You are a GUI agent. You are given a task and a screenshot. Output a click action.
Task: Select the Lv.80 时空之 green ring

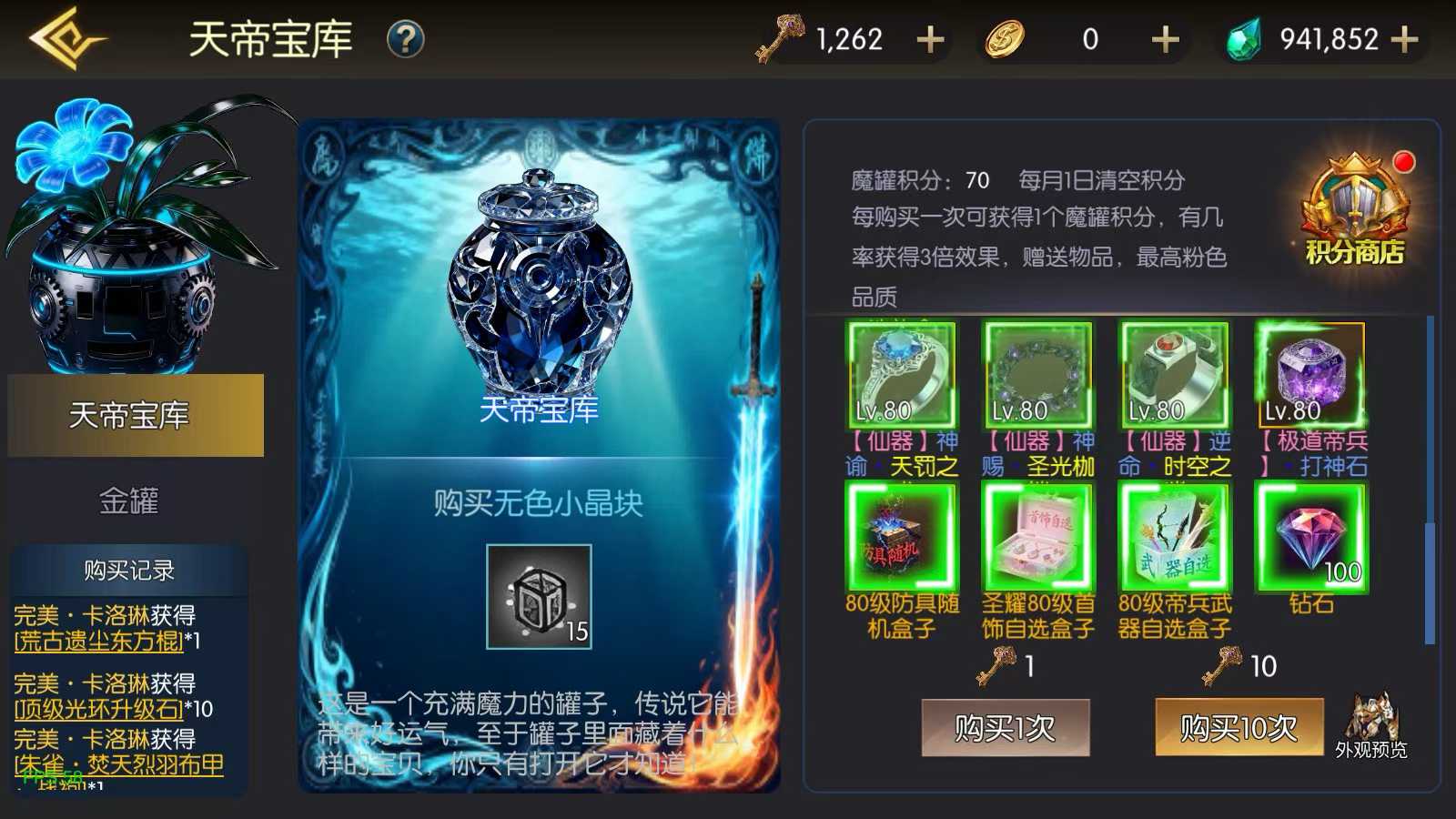click(x=1173, y=373)
